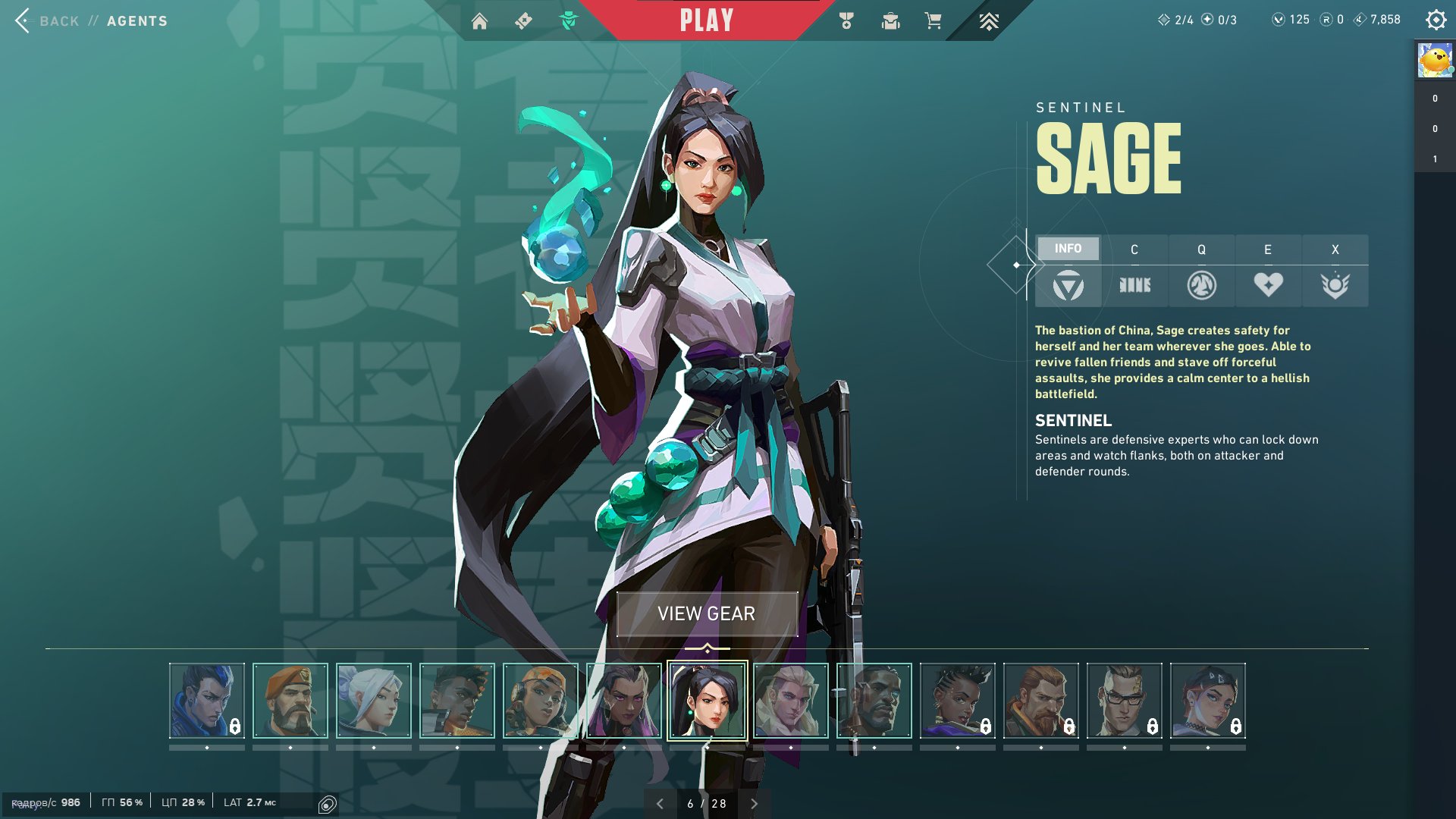Click the VIEW GEAR button
The image size is (1456, 819).
(707, 613)
